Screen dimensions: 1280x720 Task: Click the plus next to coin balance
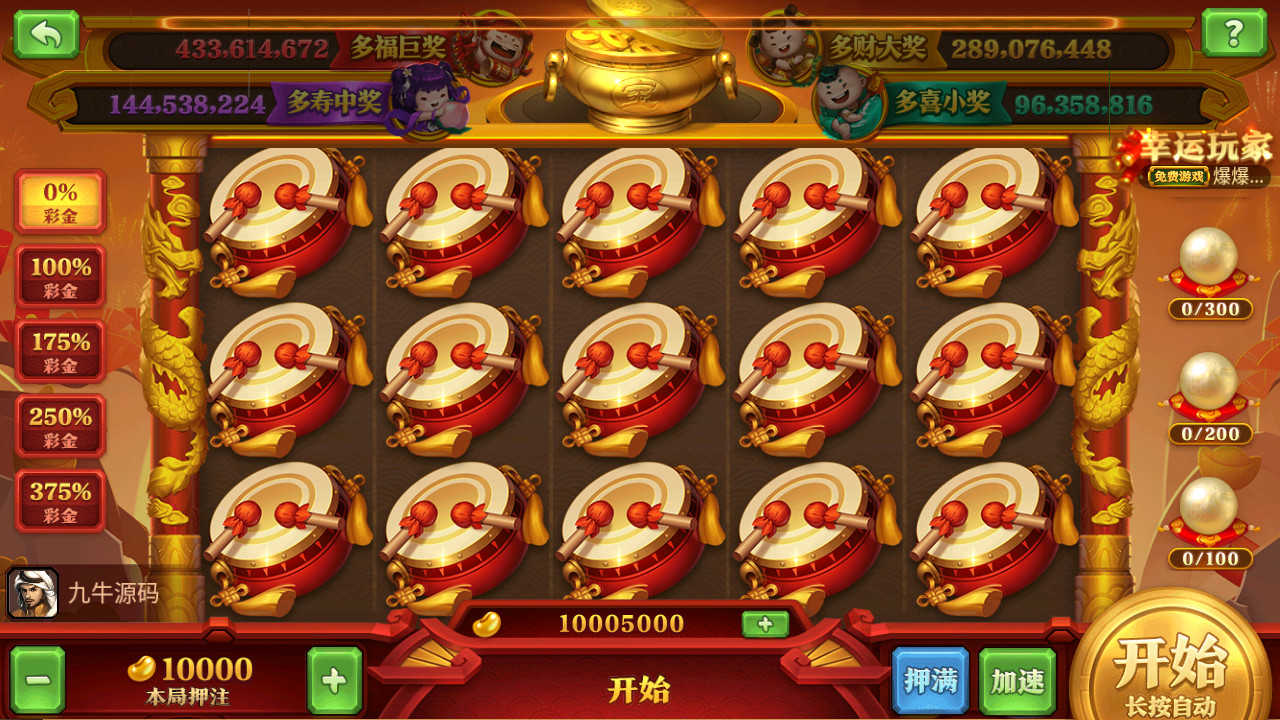[x=765, y=622]
